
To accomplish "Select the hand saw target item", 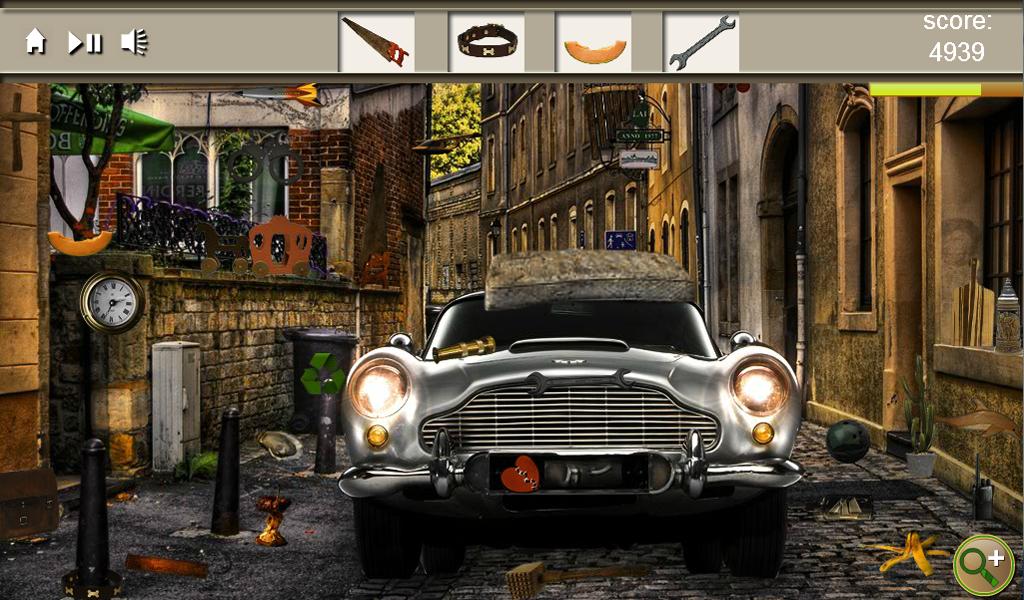I will click(x=376, y=42).
